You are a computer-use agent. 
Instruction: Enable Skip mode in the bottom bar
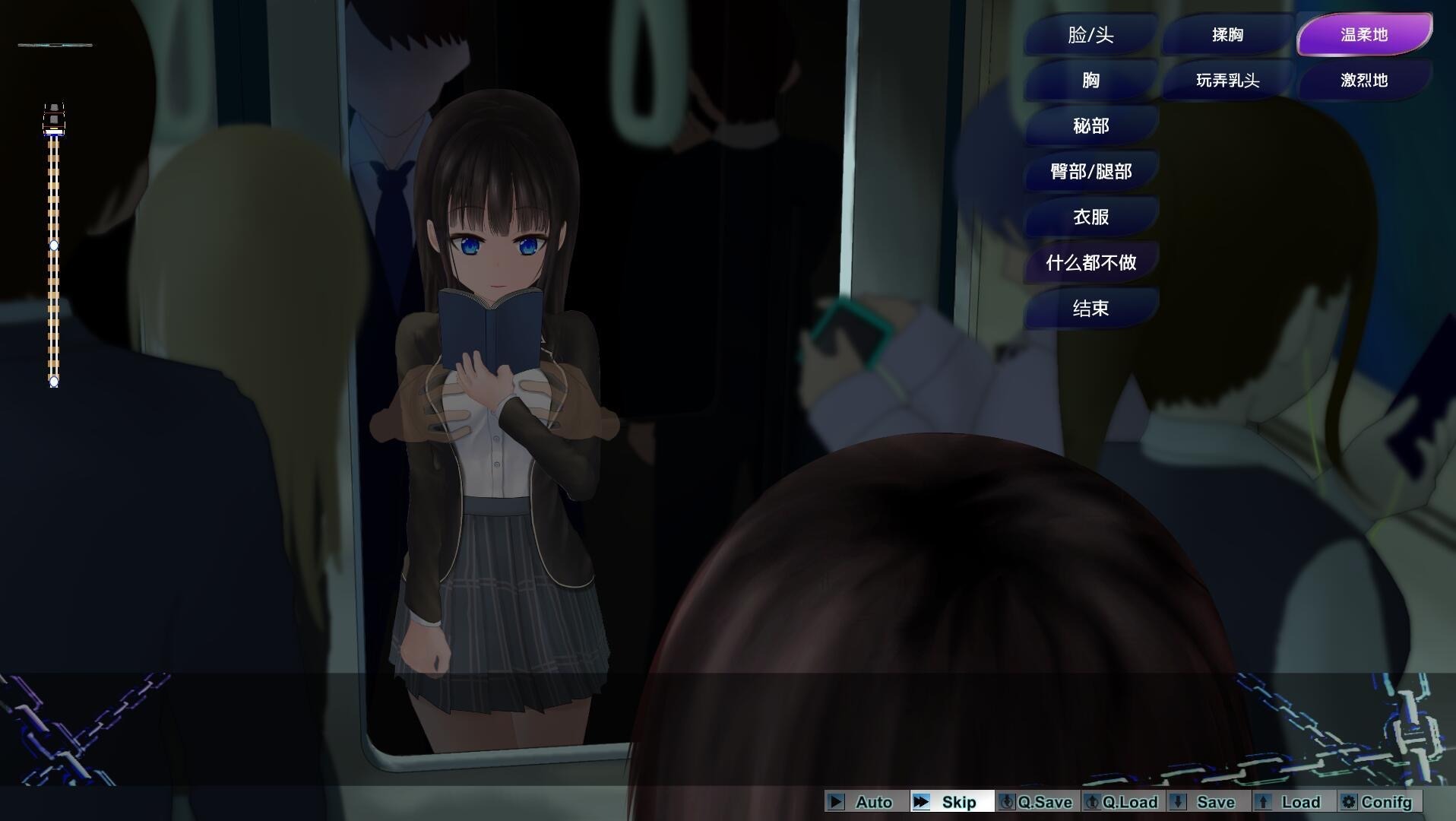pos(950,802)
